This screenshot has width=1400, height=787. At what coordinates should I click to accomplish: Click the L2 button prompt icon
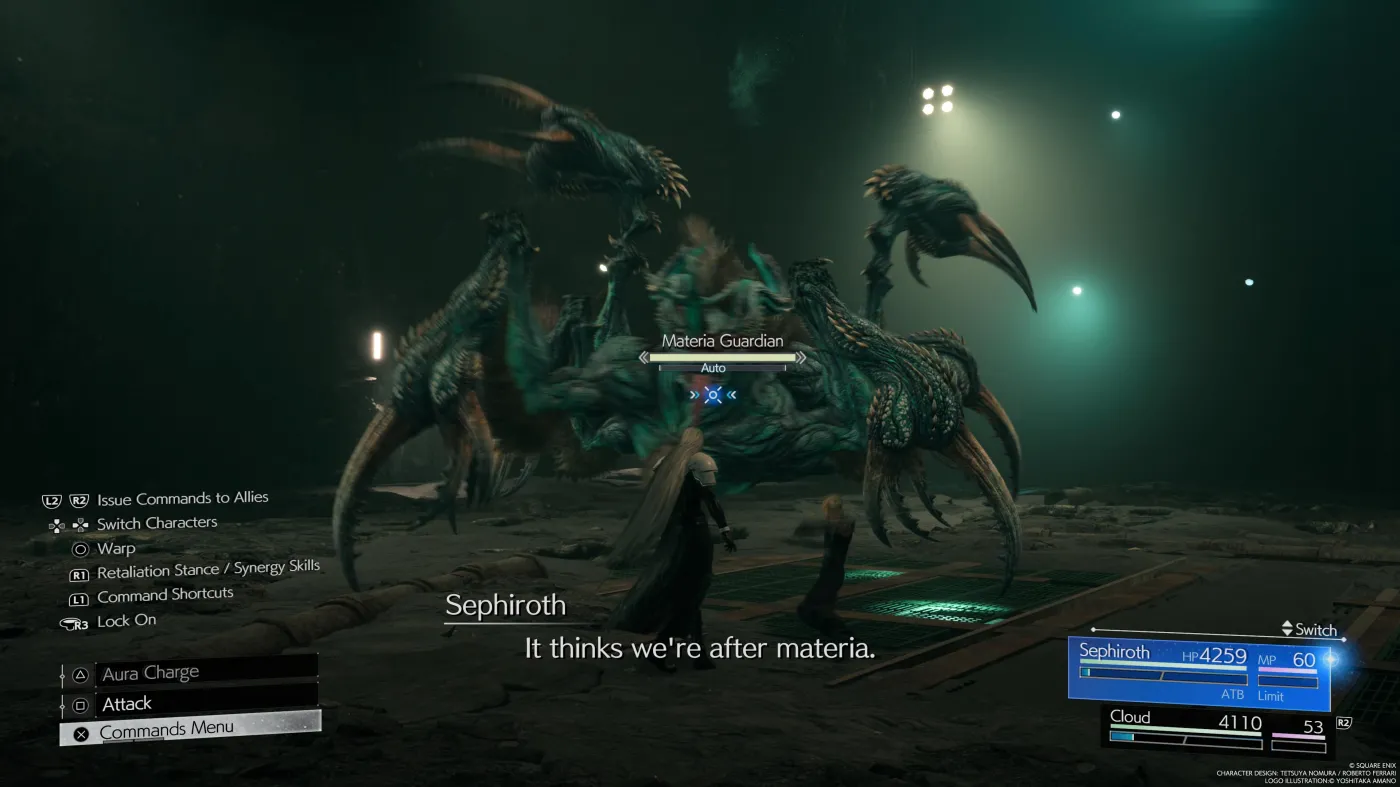pos(50,498)
